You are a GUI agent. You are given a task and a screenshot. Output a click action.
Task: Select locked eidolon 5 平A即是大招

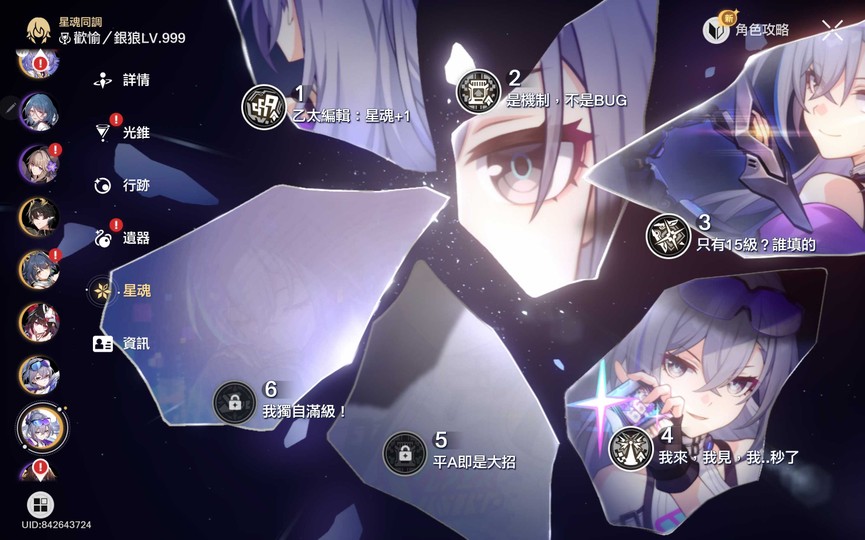click(405, 453)
